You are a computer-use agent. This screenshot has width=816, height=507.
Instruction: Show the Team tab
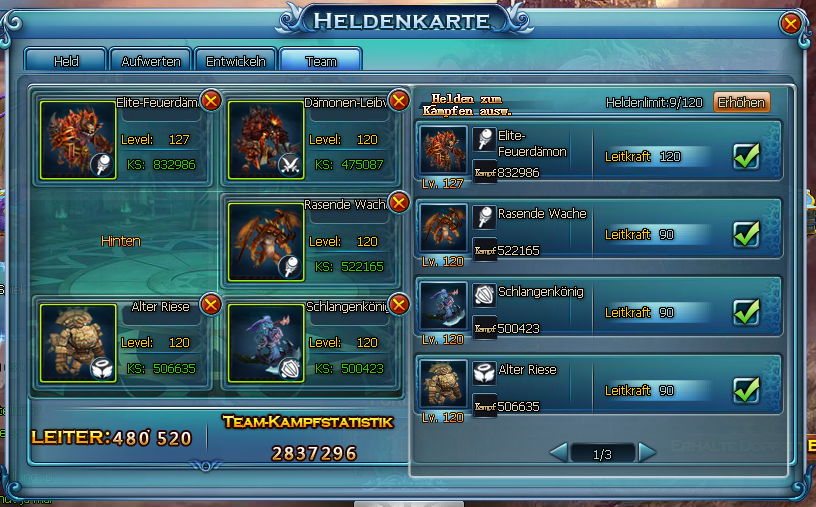click(320, 61)
